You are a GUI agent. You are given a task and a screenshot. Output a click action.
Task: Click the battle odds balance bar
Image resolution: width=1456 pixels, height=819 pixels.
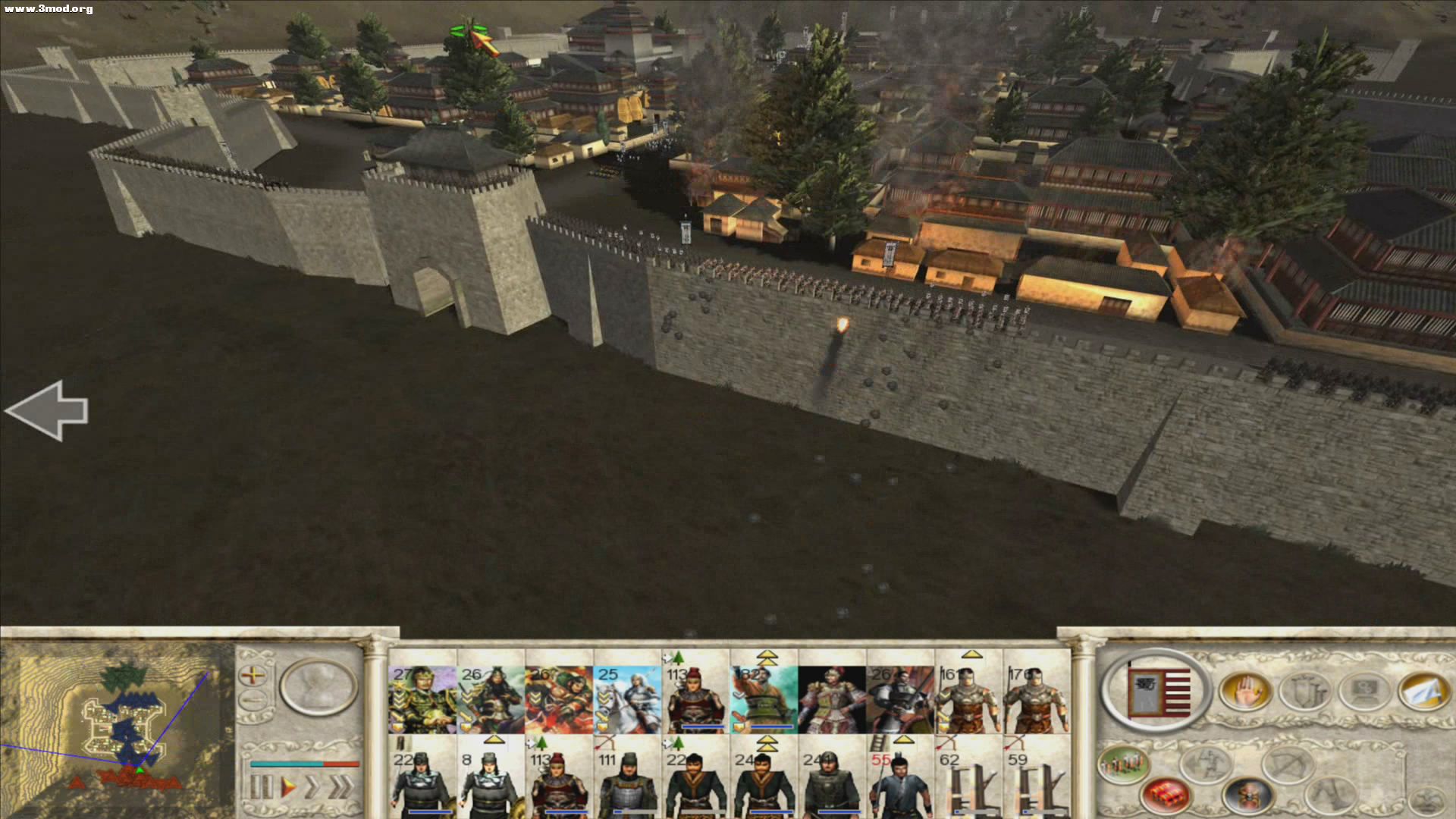(x=305, y=764)
